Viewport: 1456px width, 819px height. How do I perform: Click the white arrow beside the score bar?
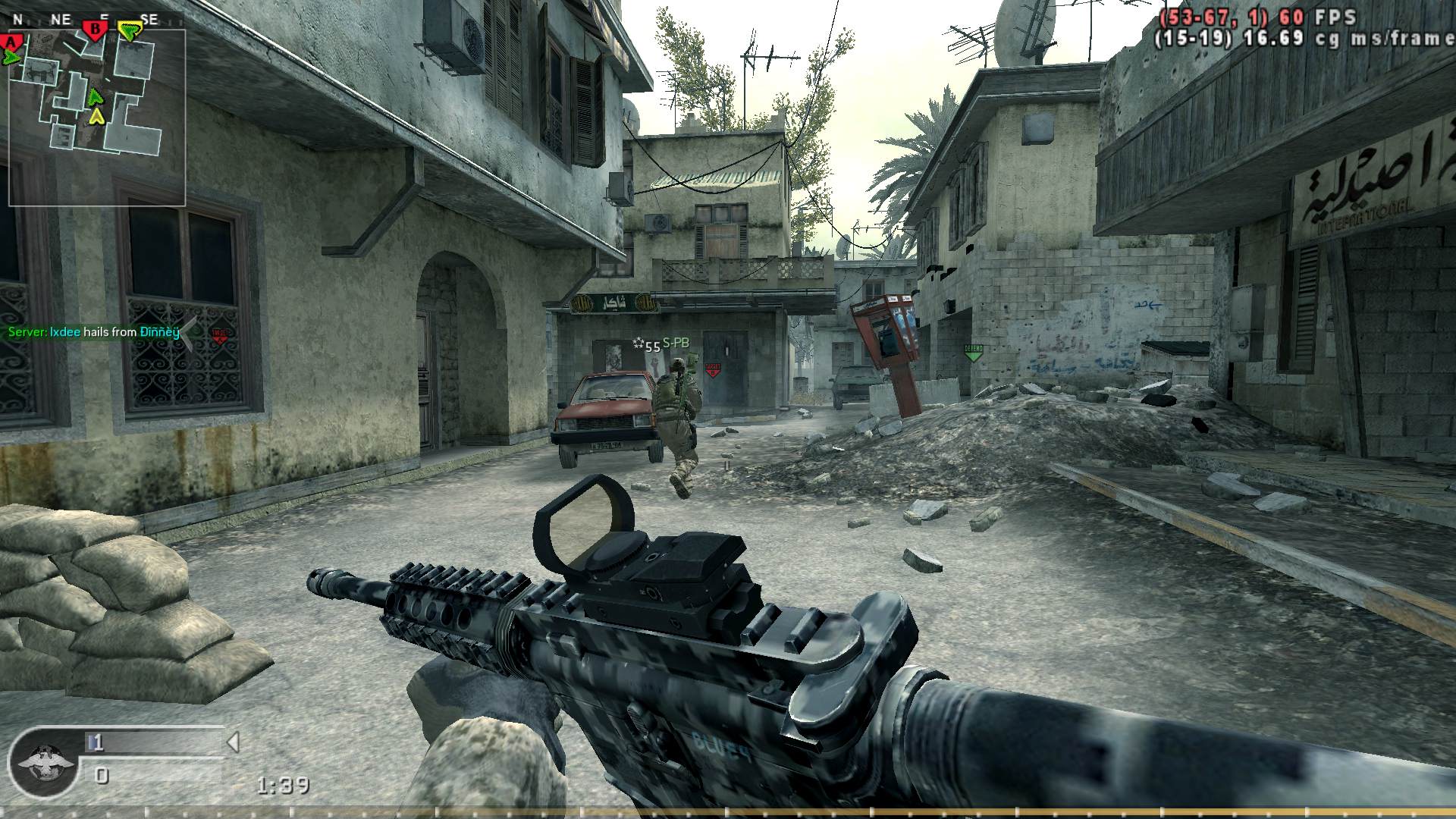(x=234, y=742)
